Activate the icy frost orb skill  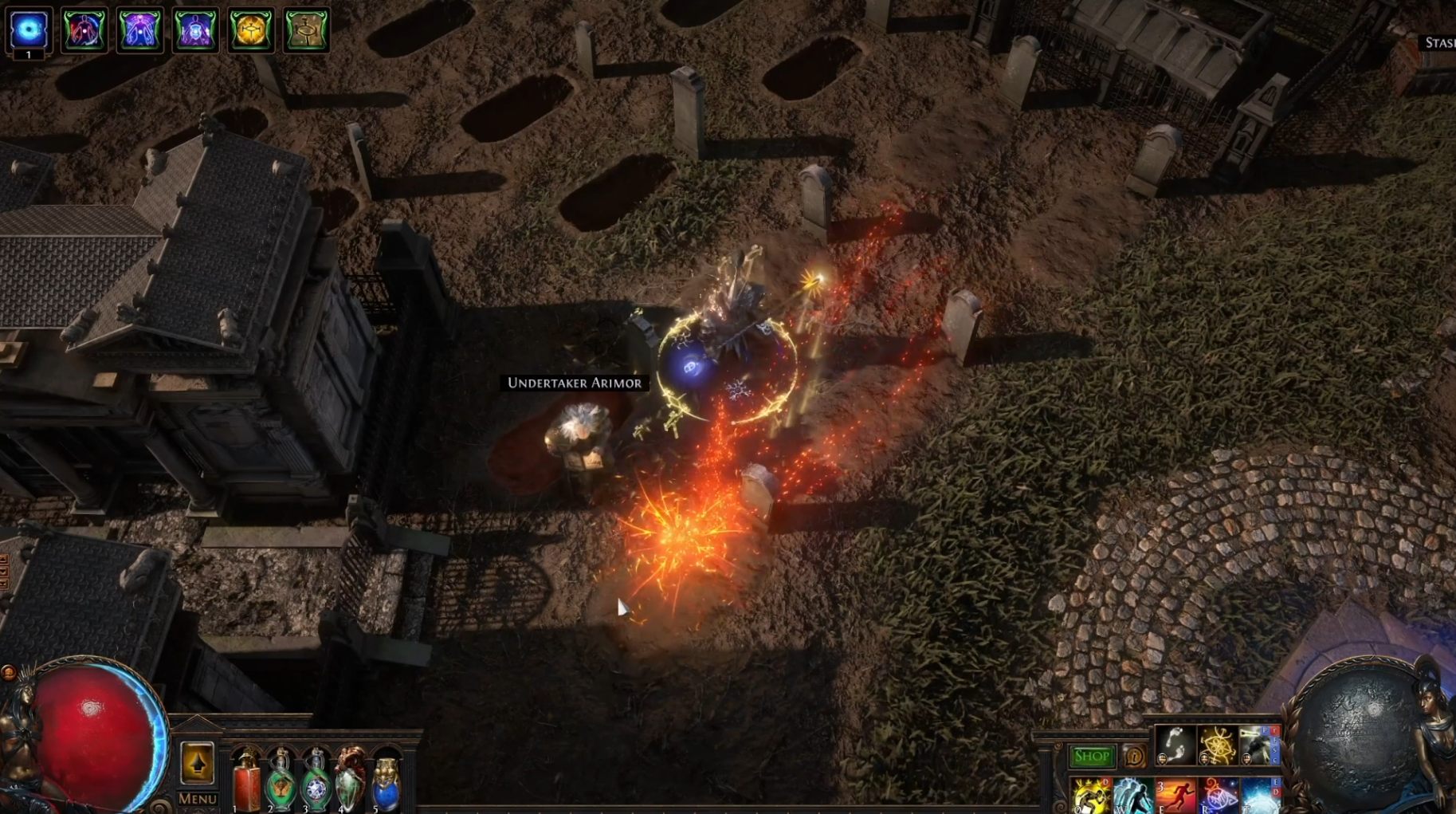click(1260, 796)
